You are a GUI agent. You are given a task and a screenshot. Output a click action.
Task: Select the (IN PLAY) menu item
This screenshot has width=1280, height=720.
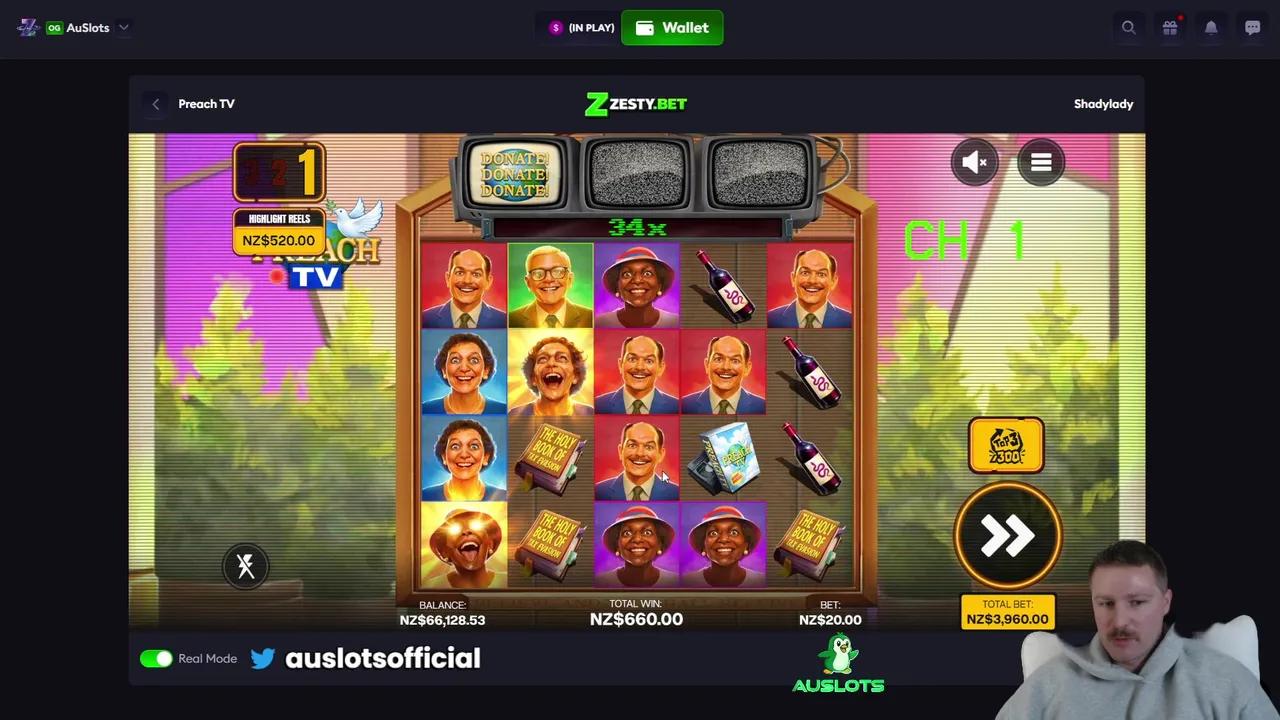point(581,27)
